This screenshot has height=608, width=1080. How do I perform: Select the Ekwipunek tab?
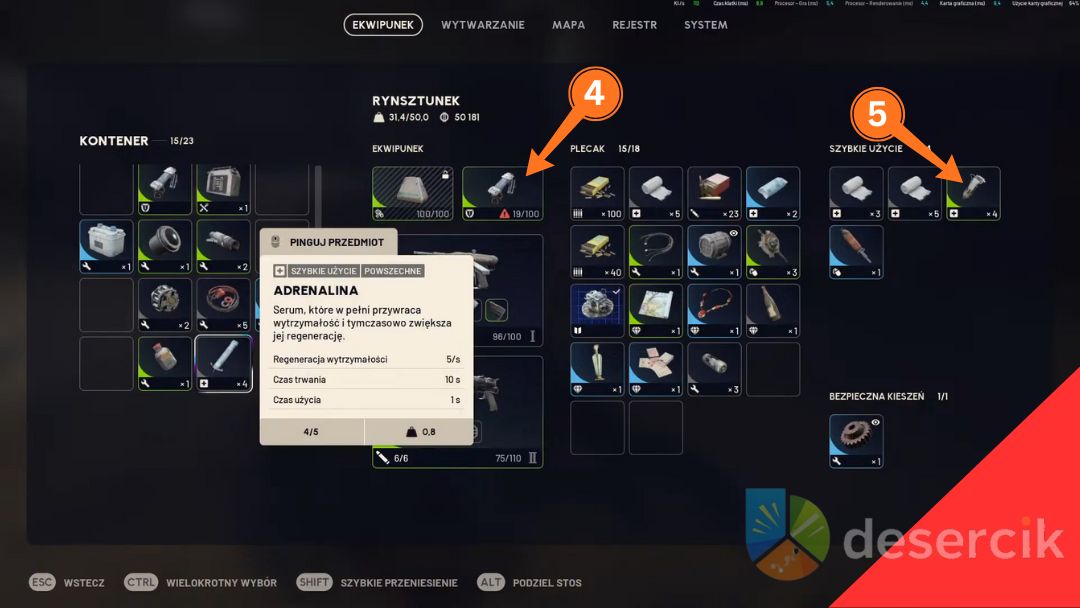(x=383, y=25)
